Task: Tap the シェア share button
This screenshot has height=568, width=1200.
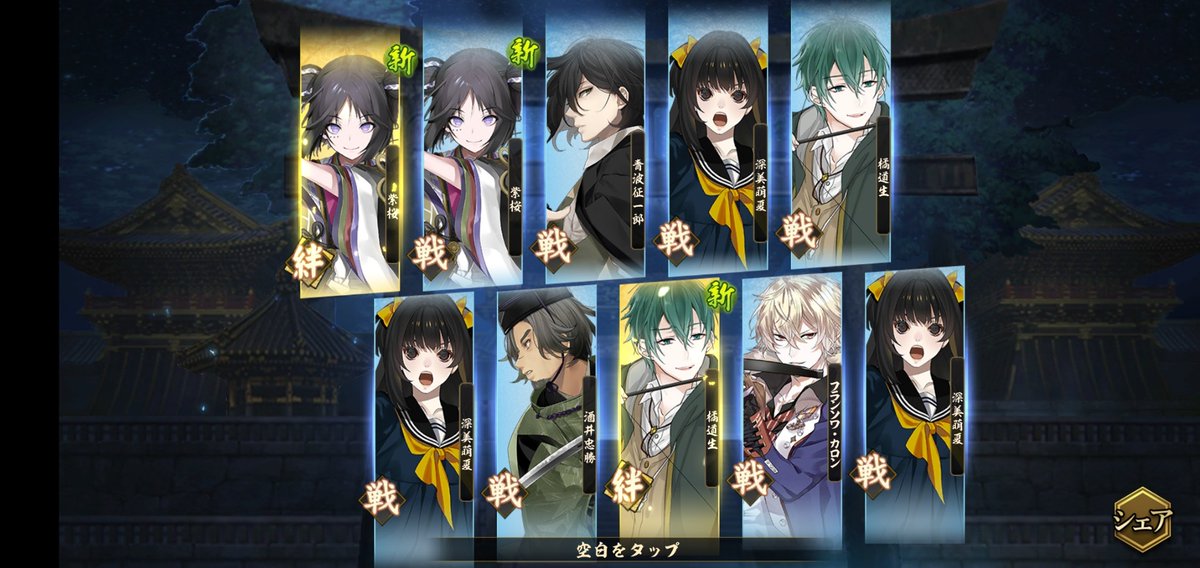Action: 1142,520
